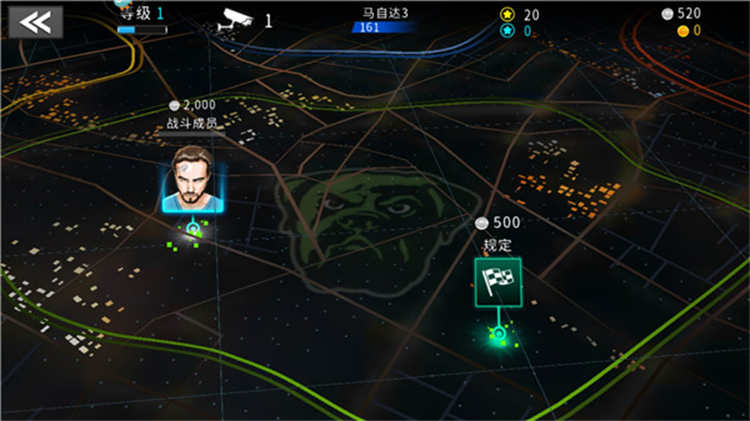Go back with the double-arrow button
The width and height of the screenshot is (750, 421).
36,23
